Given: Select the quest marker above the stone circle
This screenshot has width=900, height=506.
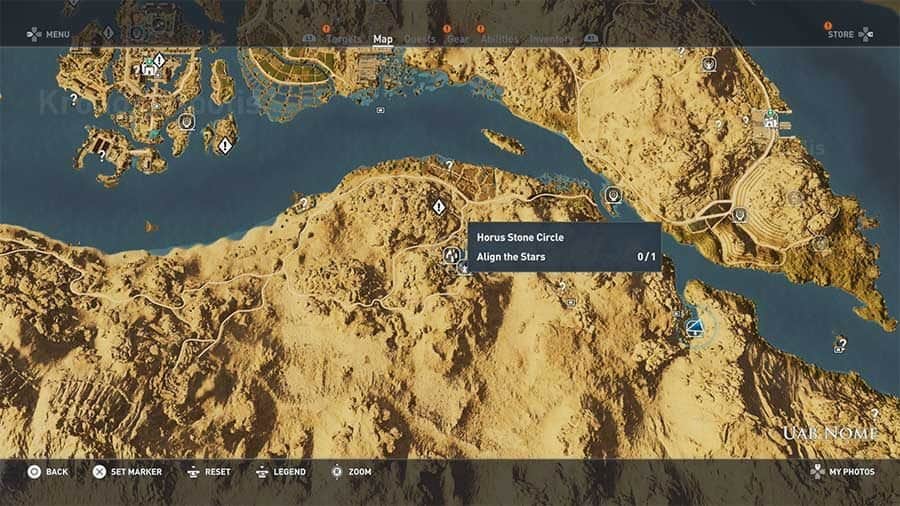Looking at the screenshot, I should (438, 207).
